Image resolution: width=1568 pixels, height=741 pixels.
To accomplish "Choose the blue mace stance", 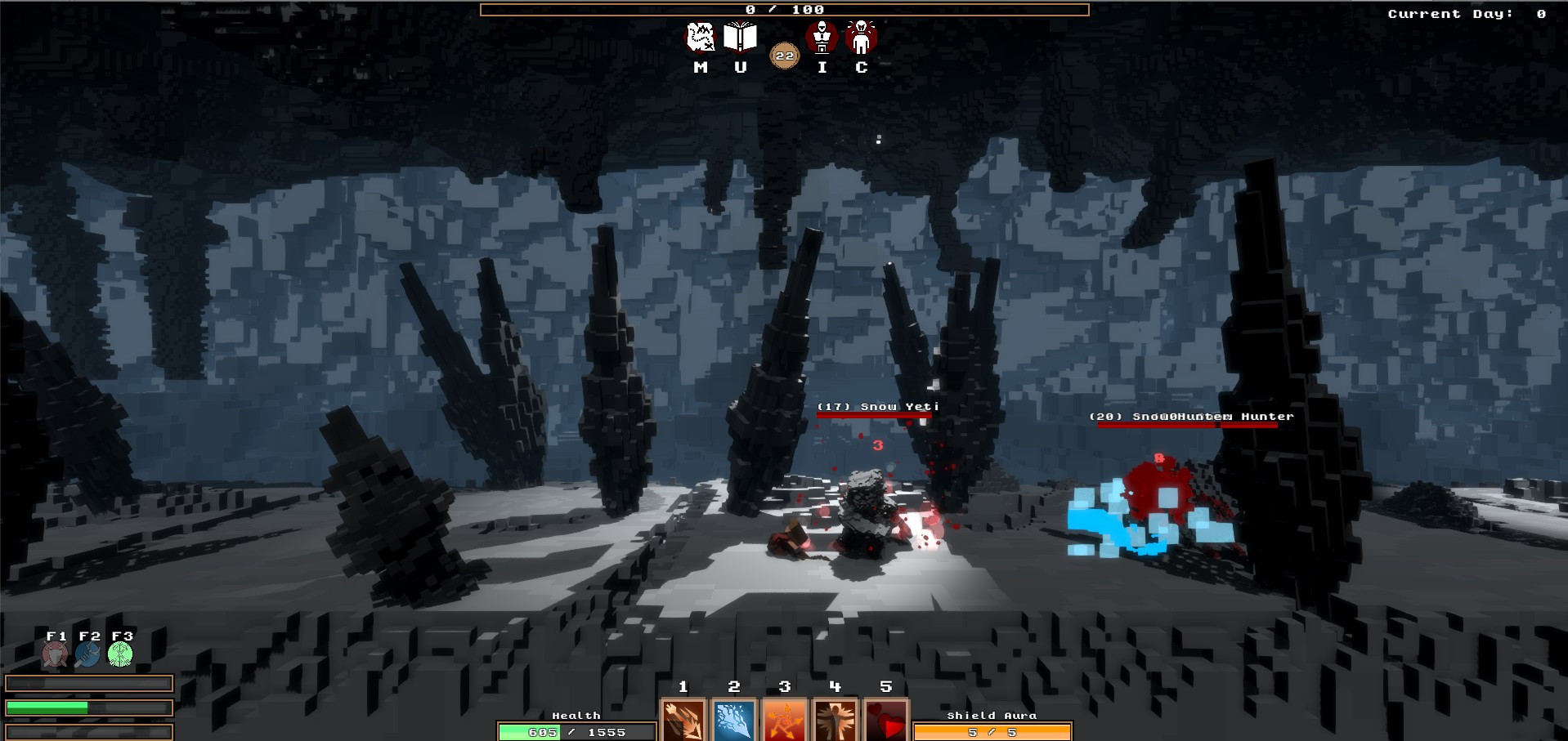I will [x=88, y=654].
